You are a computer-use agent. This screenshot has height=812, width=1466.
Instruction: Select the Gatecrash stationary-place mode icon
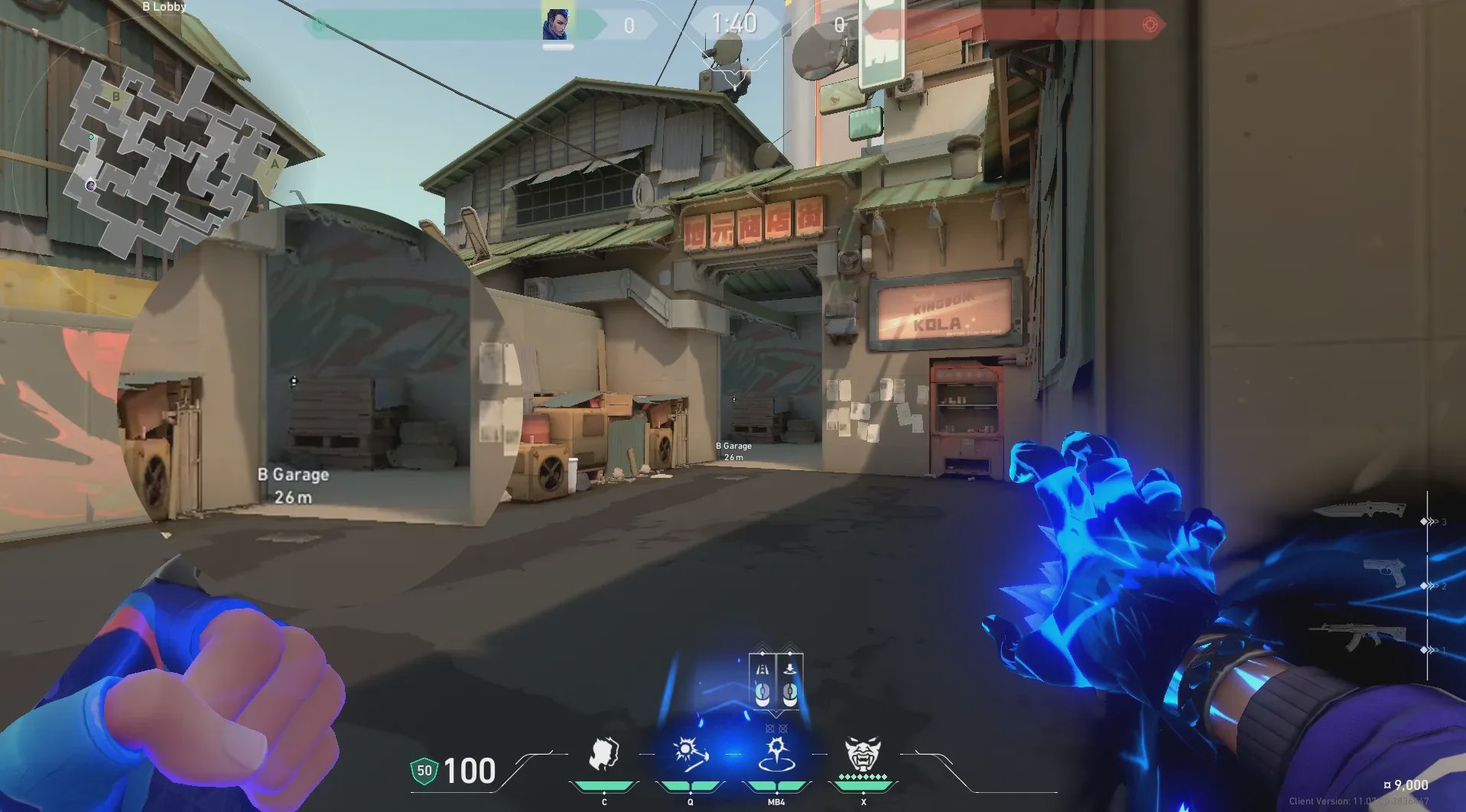[789, 680]
